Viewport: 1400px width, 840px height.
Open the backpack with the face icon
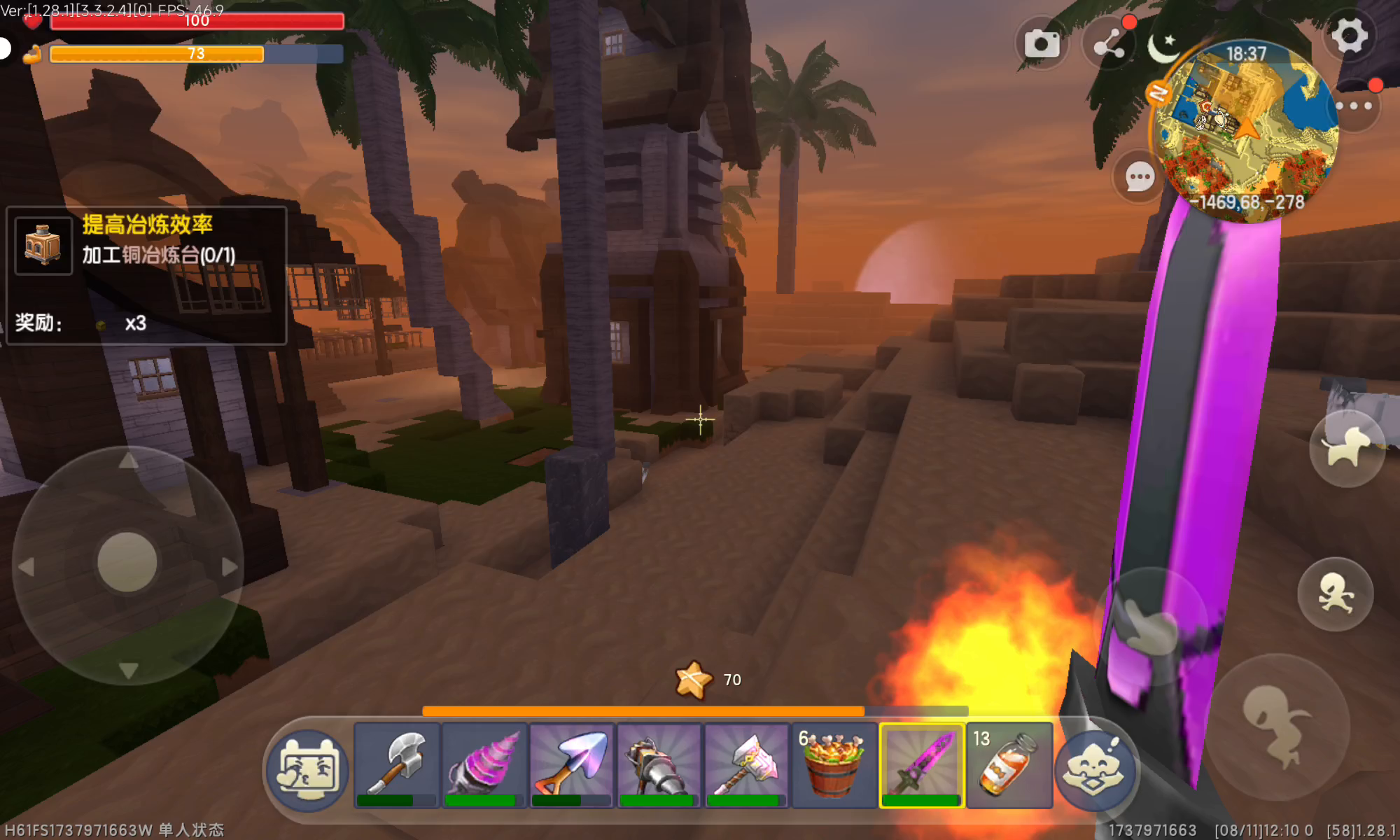pyautogui.click(x=308, y=770)
